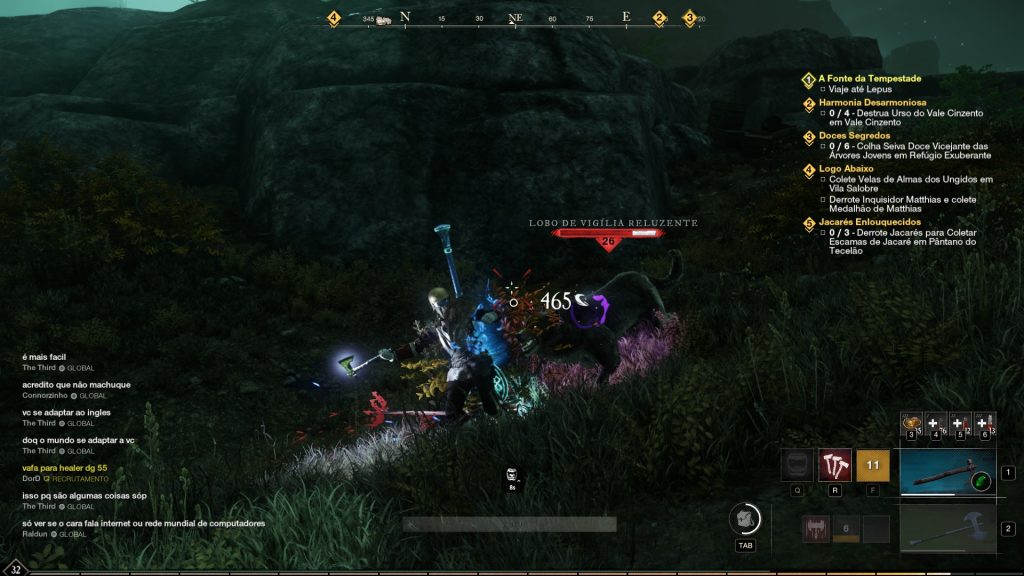Select the A Fonte da Tempestade quest
This screenshot has height=576, width=1024.
click(869, 78)
